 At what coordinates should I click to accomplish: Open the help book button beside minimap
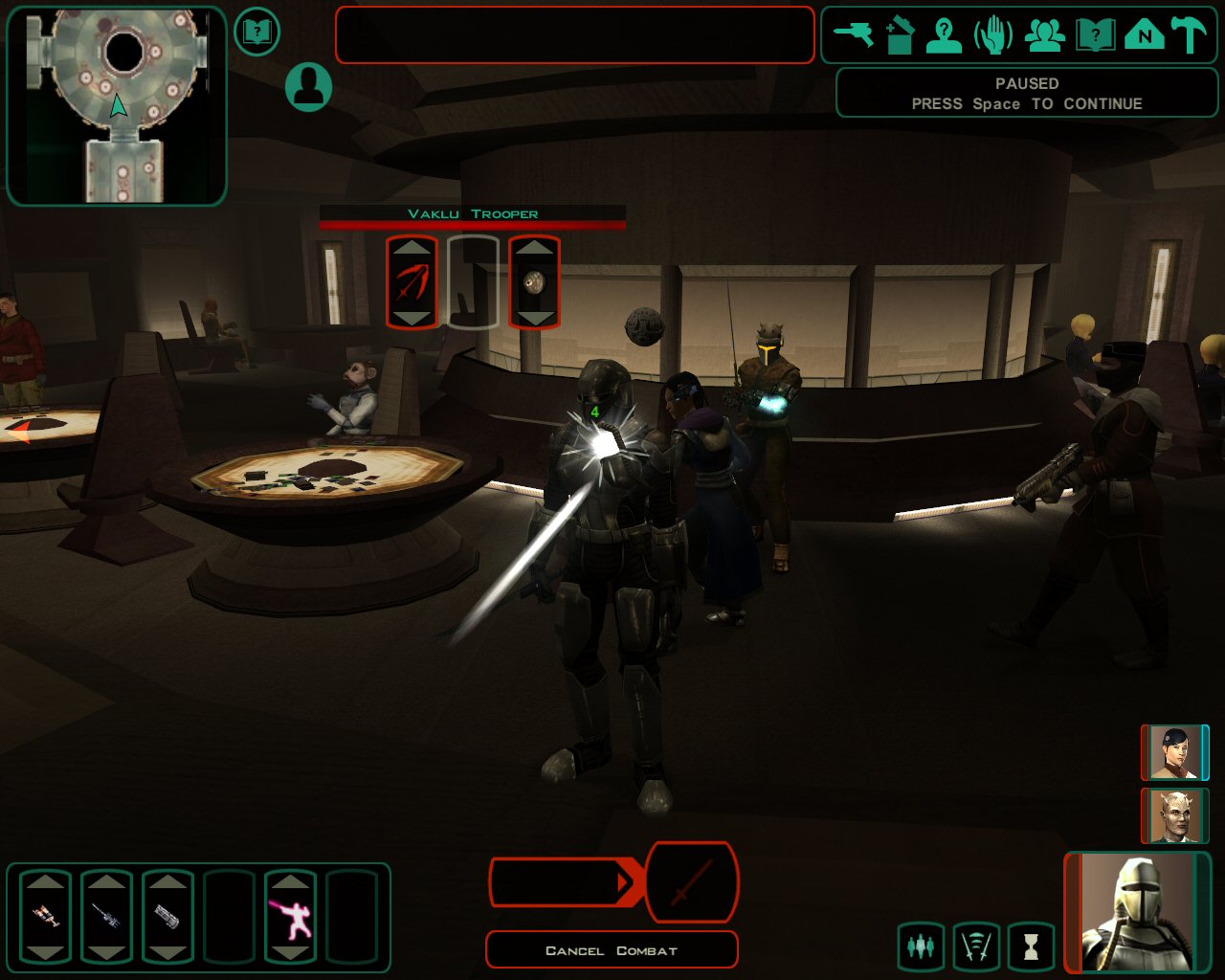click(256, 33)
